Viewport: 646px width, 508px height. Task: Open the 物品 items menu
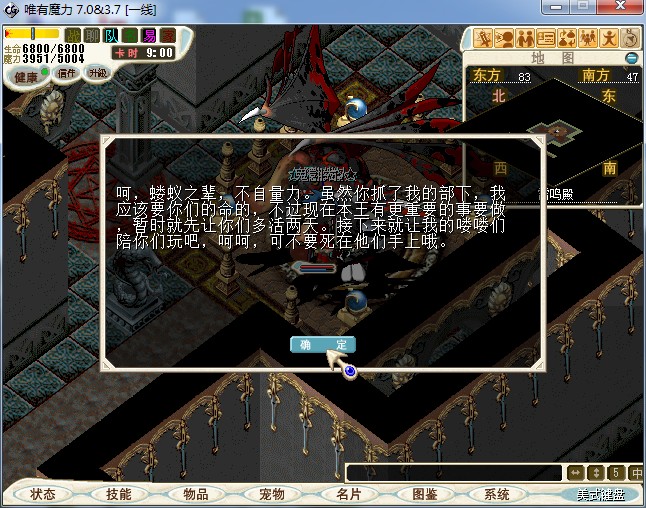click(x=195, y=494)
